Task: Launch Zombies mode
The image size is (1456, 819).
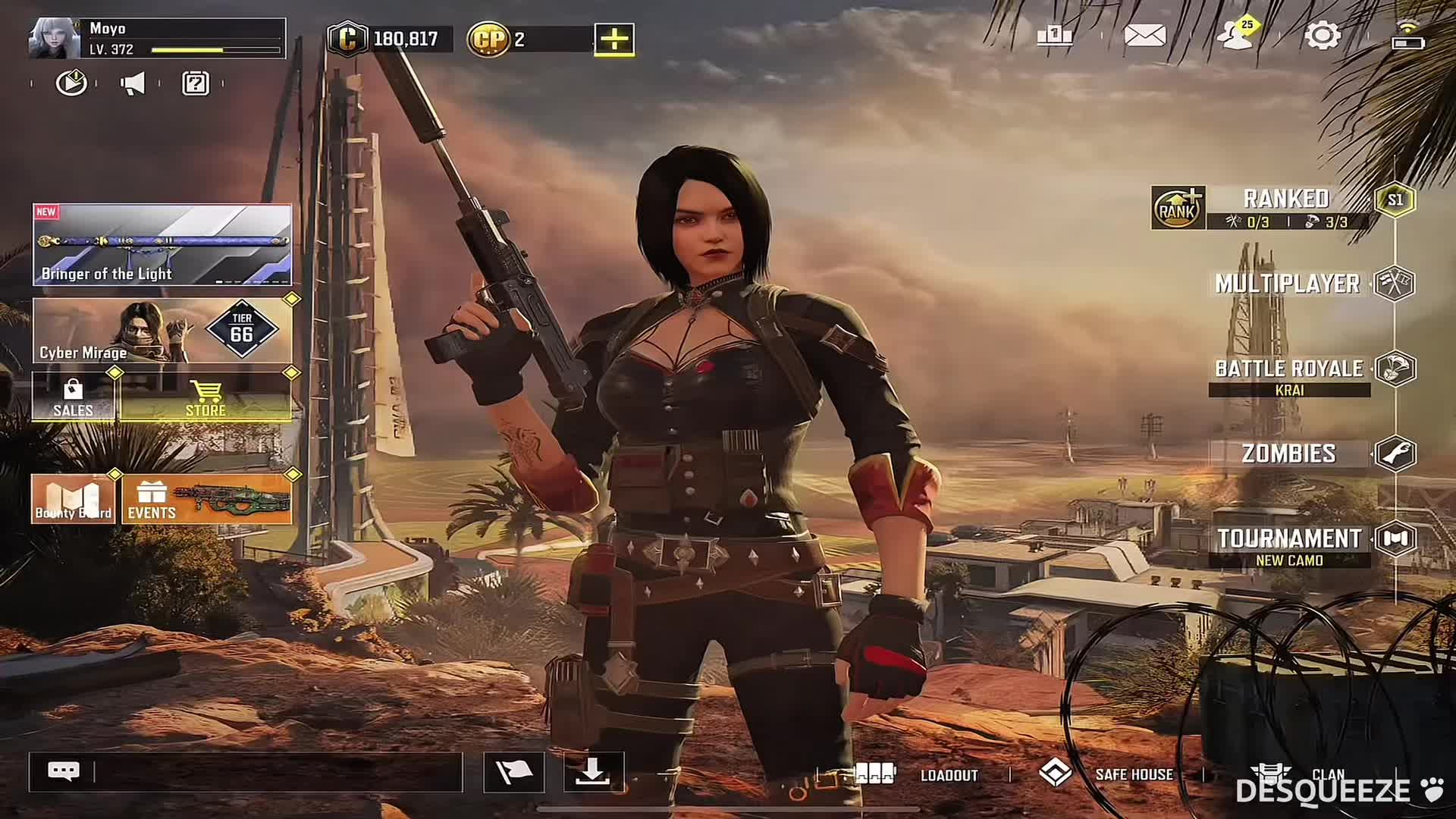Action: point(1289,453)
